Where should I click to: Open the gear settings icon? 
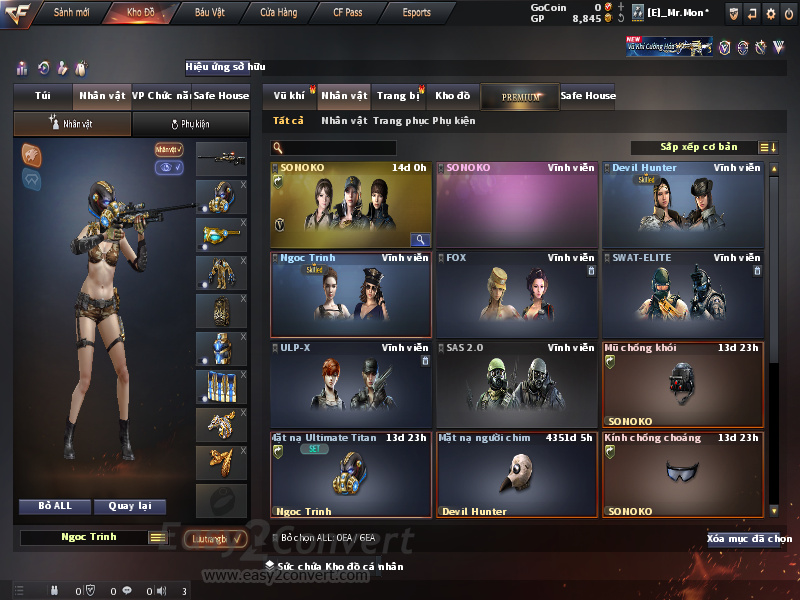[770, 13]
